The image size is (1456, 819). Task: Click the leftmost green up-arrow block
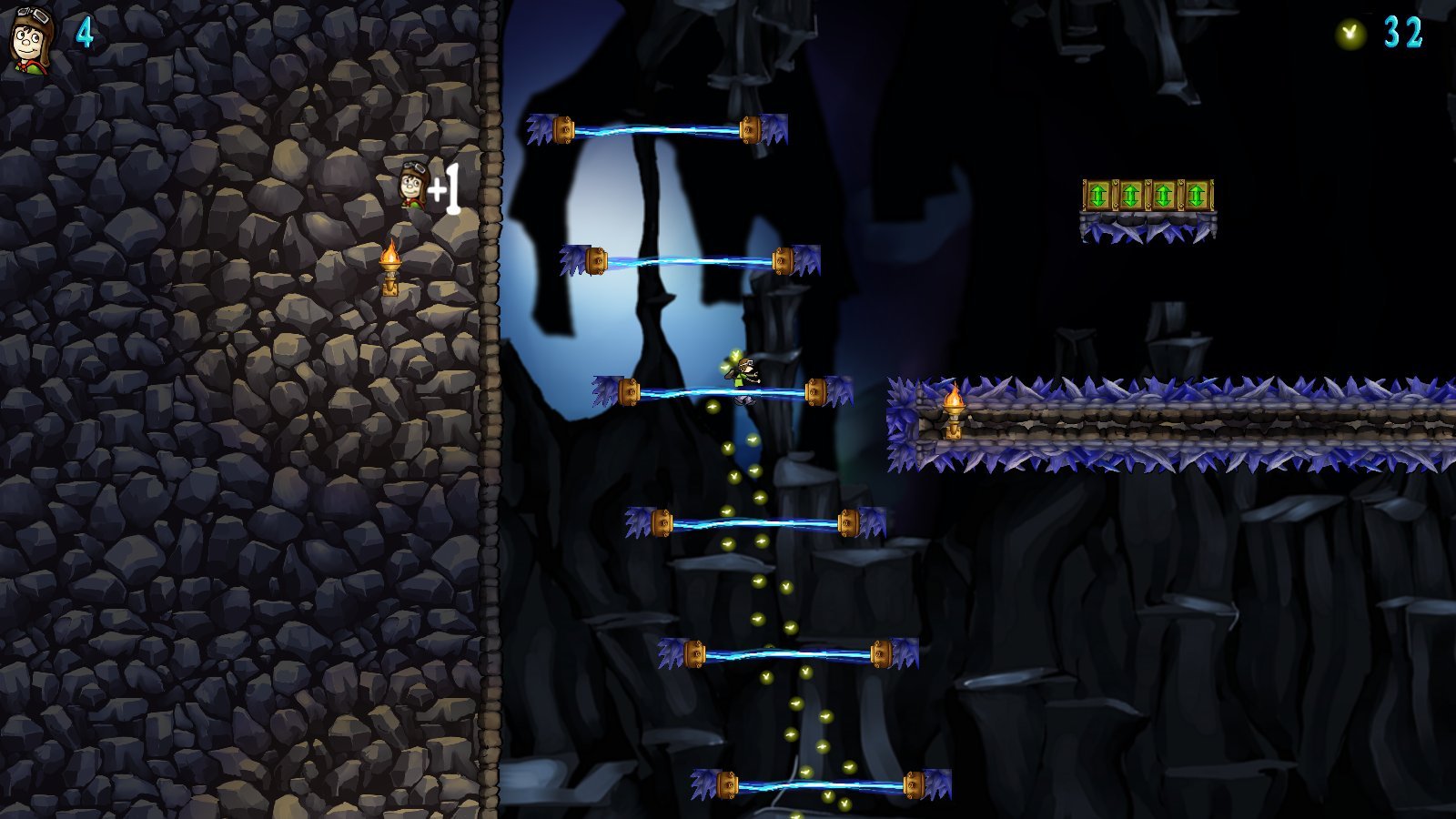[x=1100, y=196]
